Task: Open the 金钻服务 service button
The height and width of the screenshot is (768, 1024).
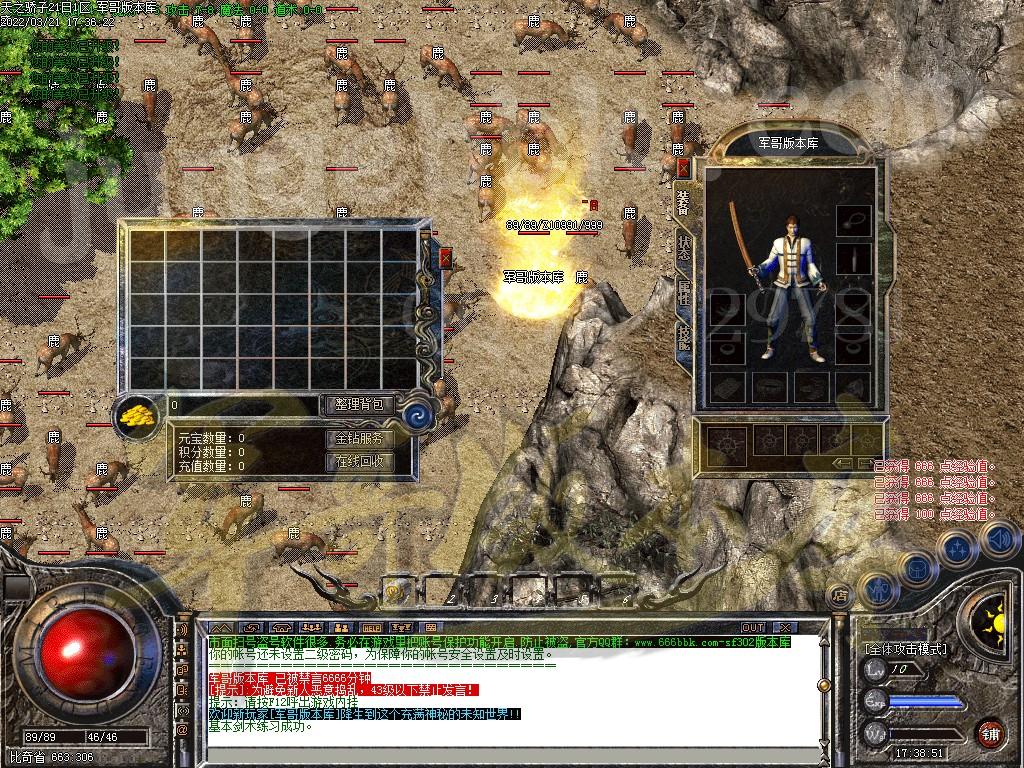Action: [x=358, y=438]
